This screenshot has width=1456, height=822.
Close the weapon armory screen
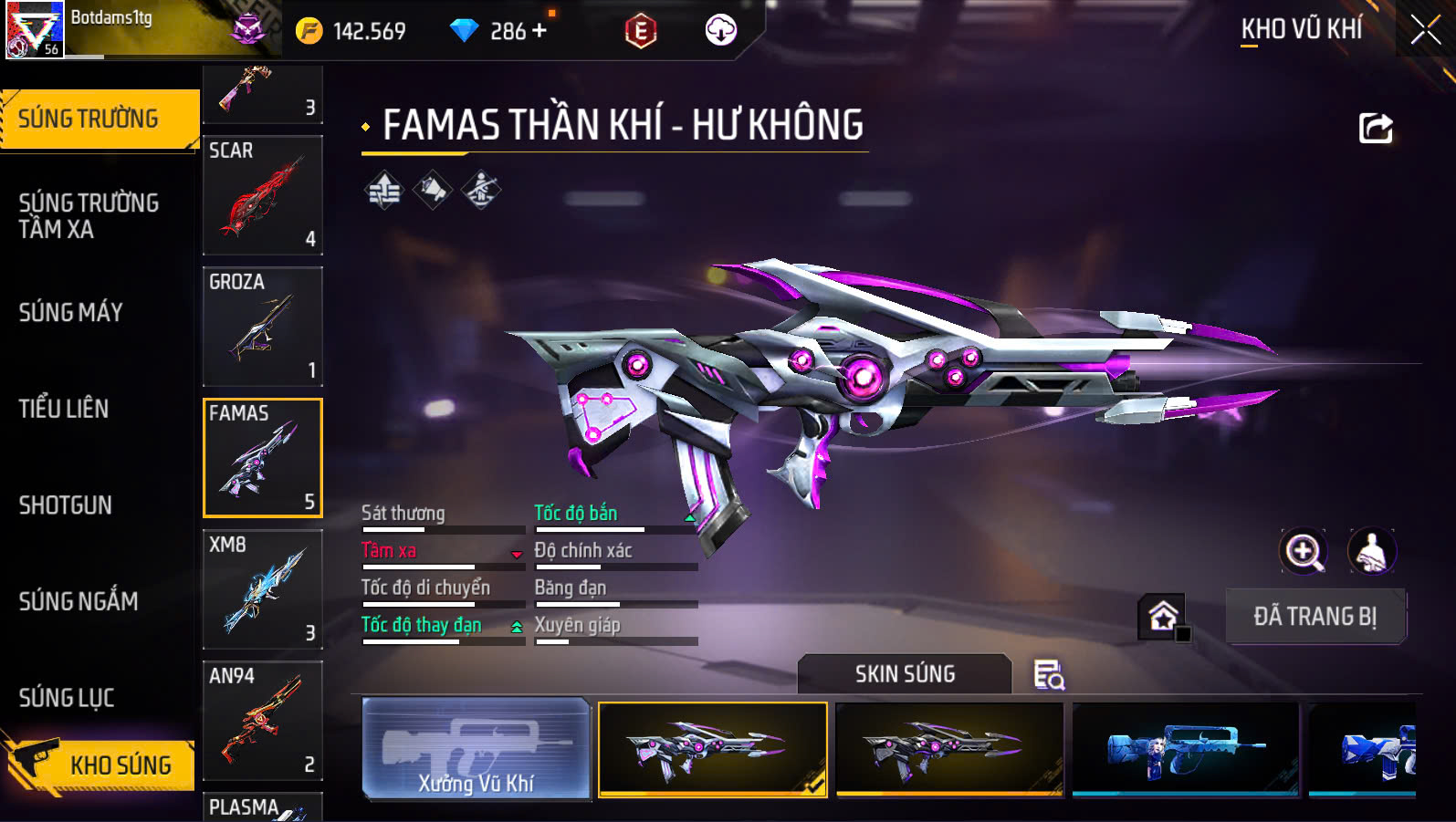[1425, 30]
